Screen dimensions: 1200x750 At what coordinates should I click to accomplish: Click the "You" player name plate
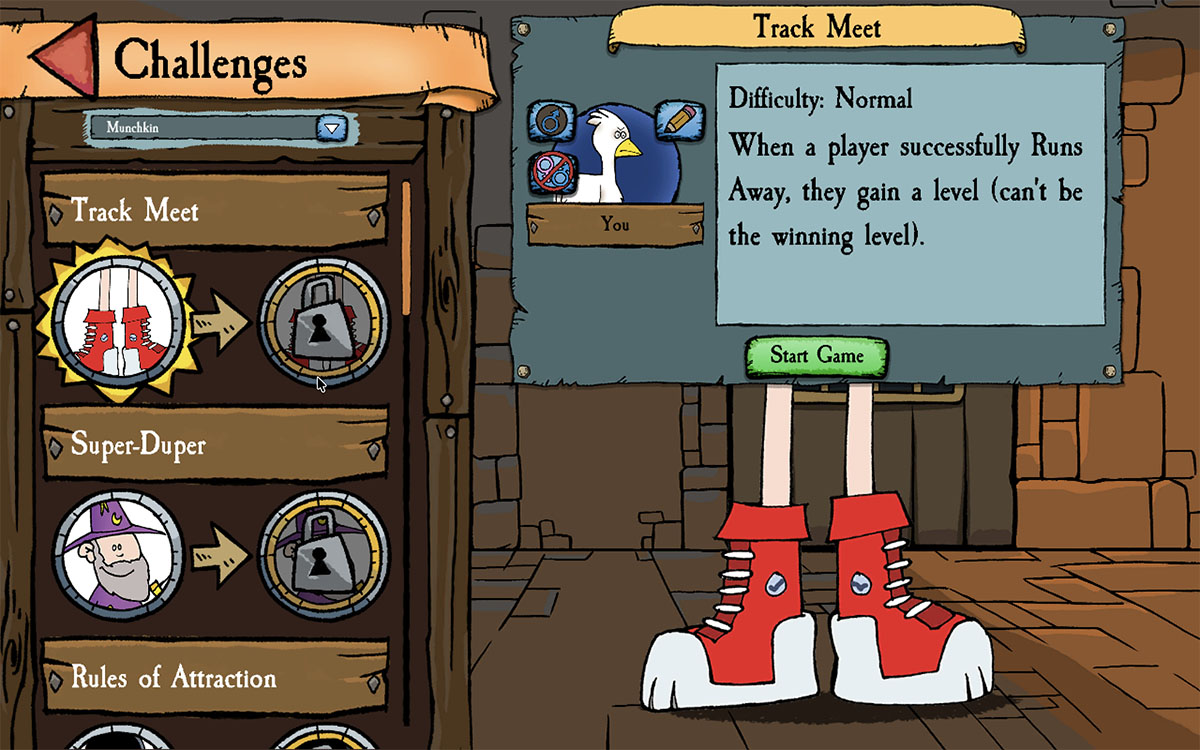pos(615,225)
